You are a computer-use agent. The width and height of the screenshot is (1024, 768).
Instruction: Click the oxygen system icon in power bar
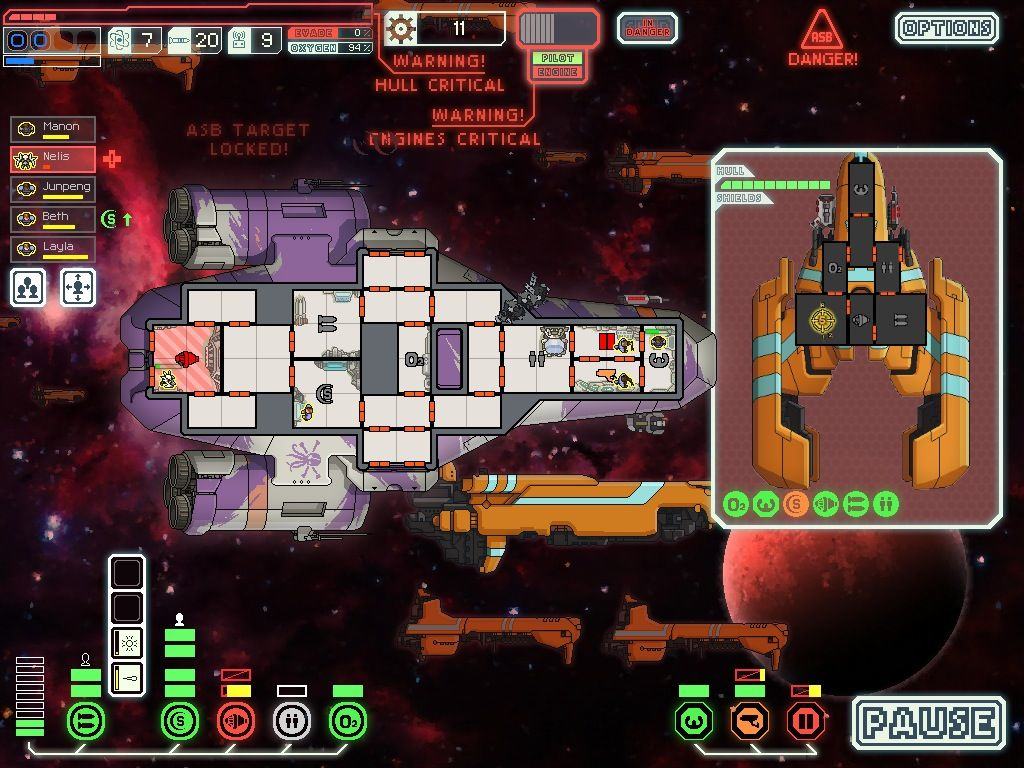(347, 721)
